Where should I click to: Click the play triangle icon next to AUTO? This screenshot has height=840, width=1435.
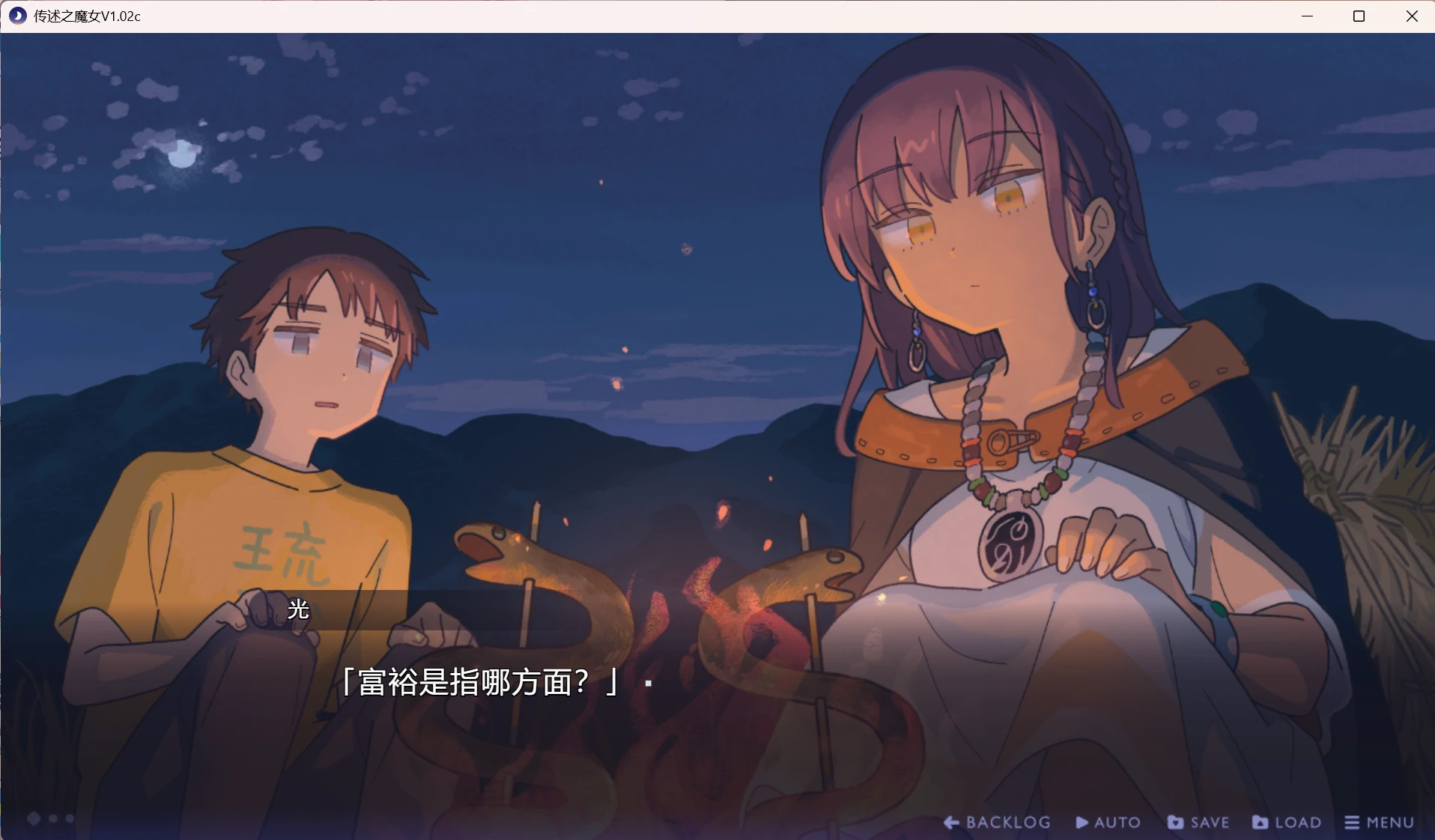coord(1081,822)
